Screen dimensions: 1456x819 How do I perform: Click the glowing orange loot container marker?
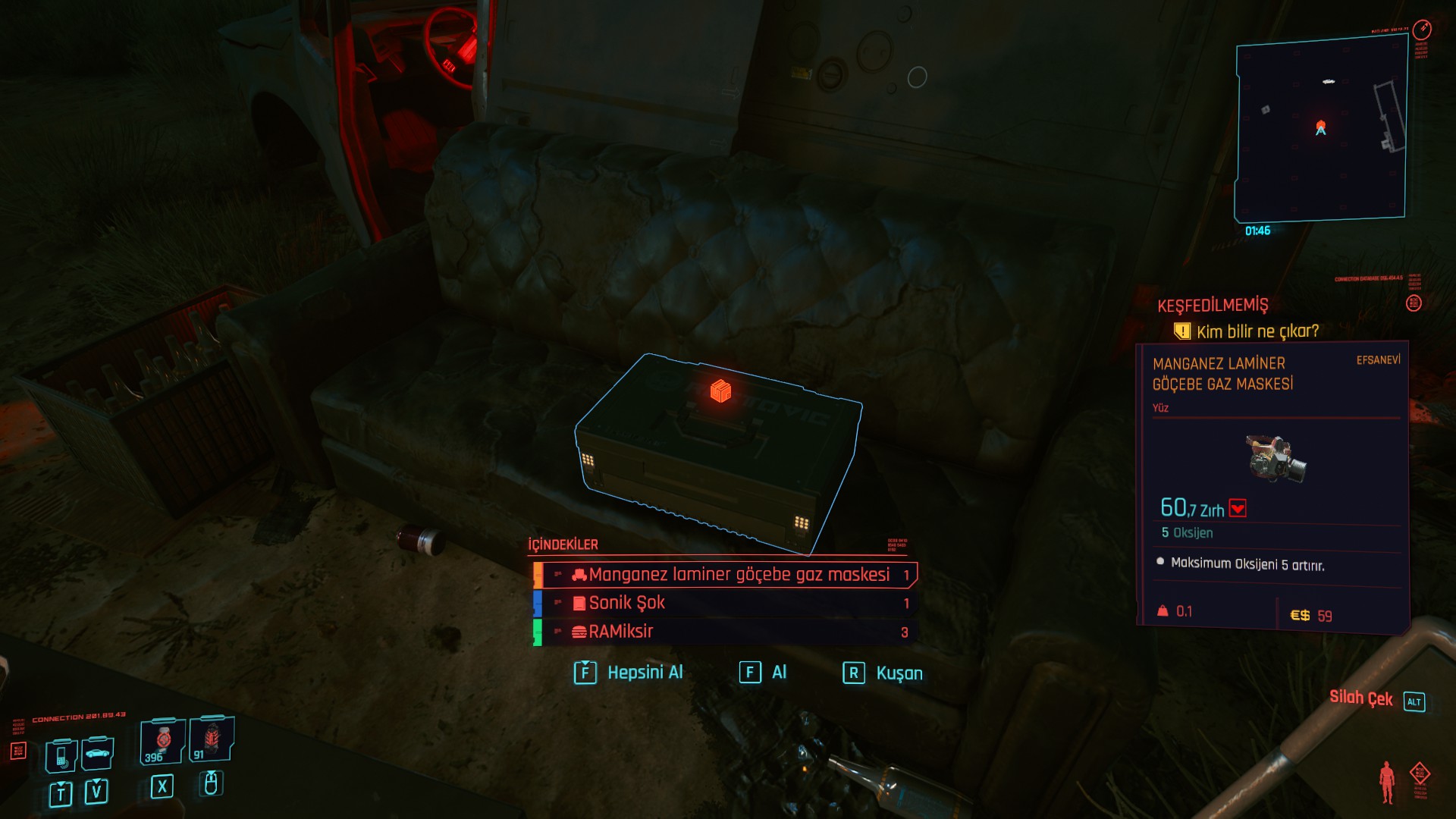(720, 391)
